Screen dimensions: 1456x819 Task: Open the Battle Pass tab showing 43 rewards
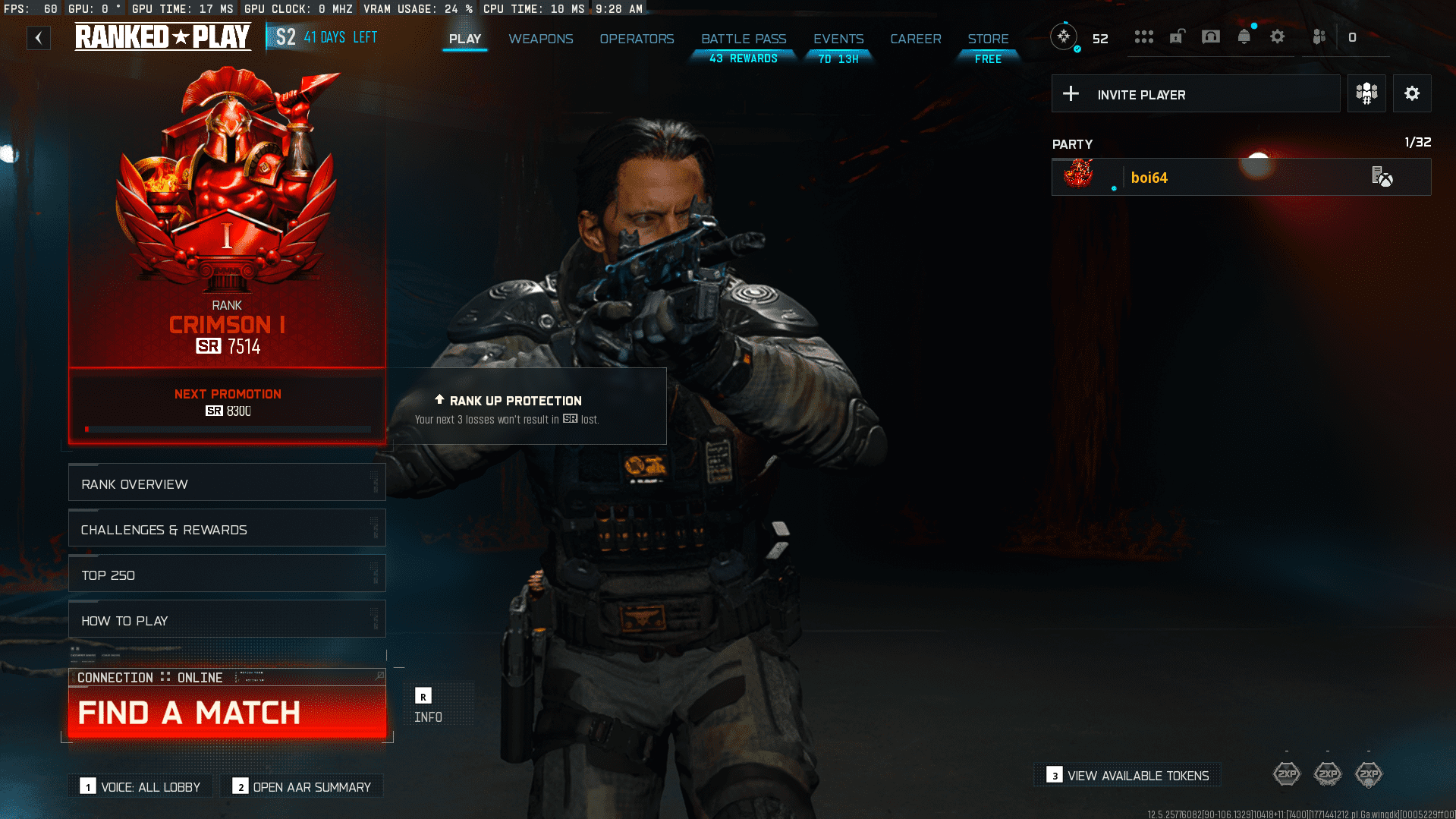pyautogui.click(x=742, y=39)
